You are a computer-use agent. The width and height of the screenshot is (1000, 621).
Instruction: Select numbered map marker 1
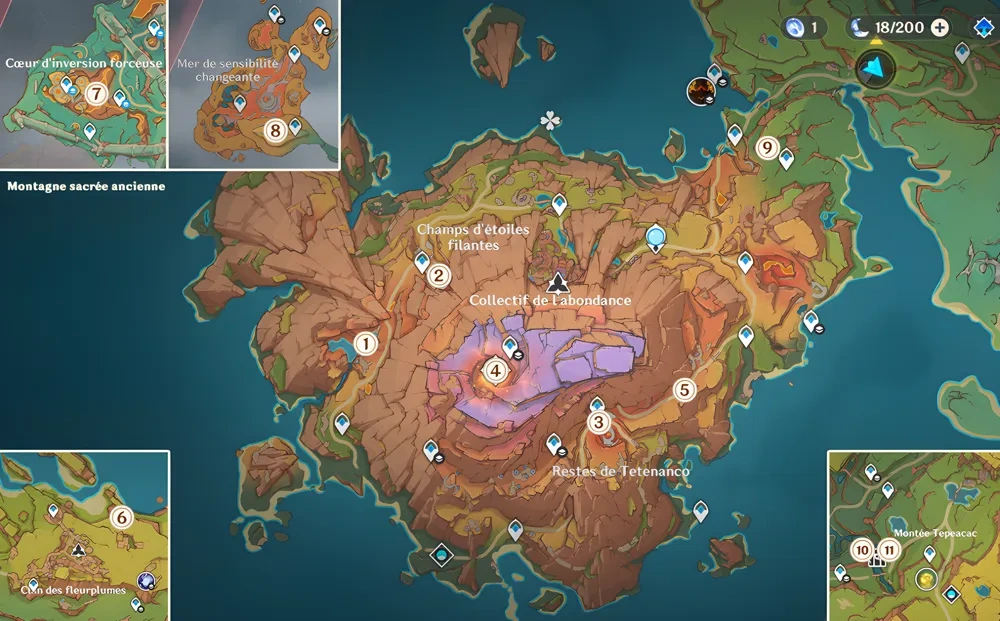366,344
